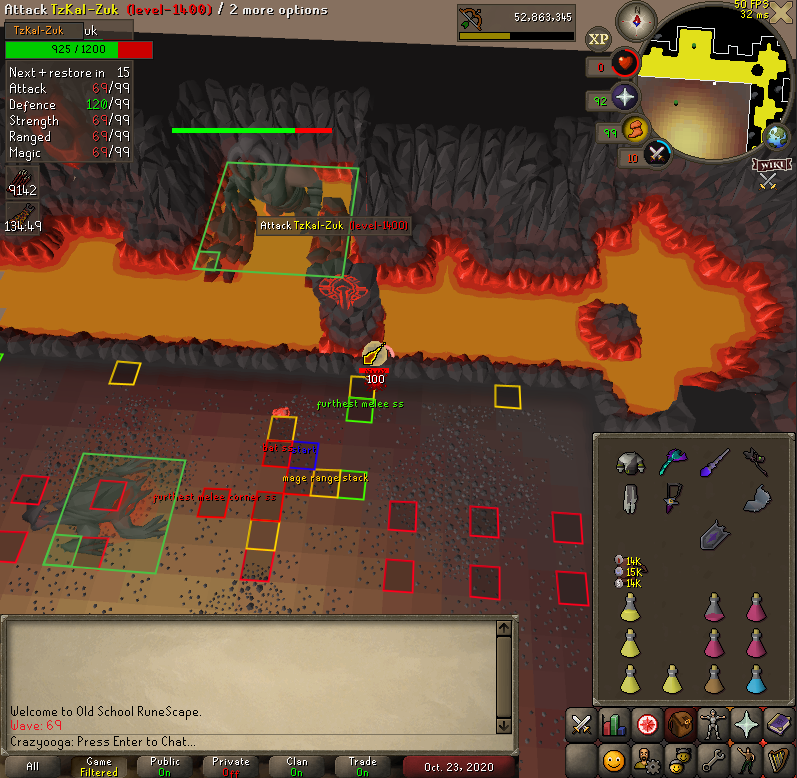The image size is (797, 778).
Task: Open the Combat Options tab
Action: [581, 724]
